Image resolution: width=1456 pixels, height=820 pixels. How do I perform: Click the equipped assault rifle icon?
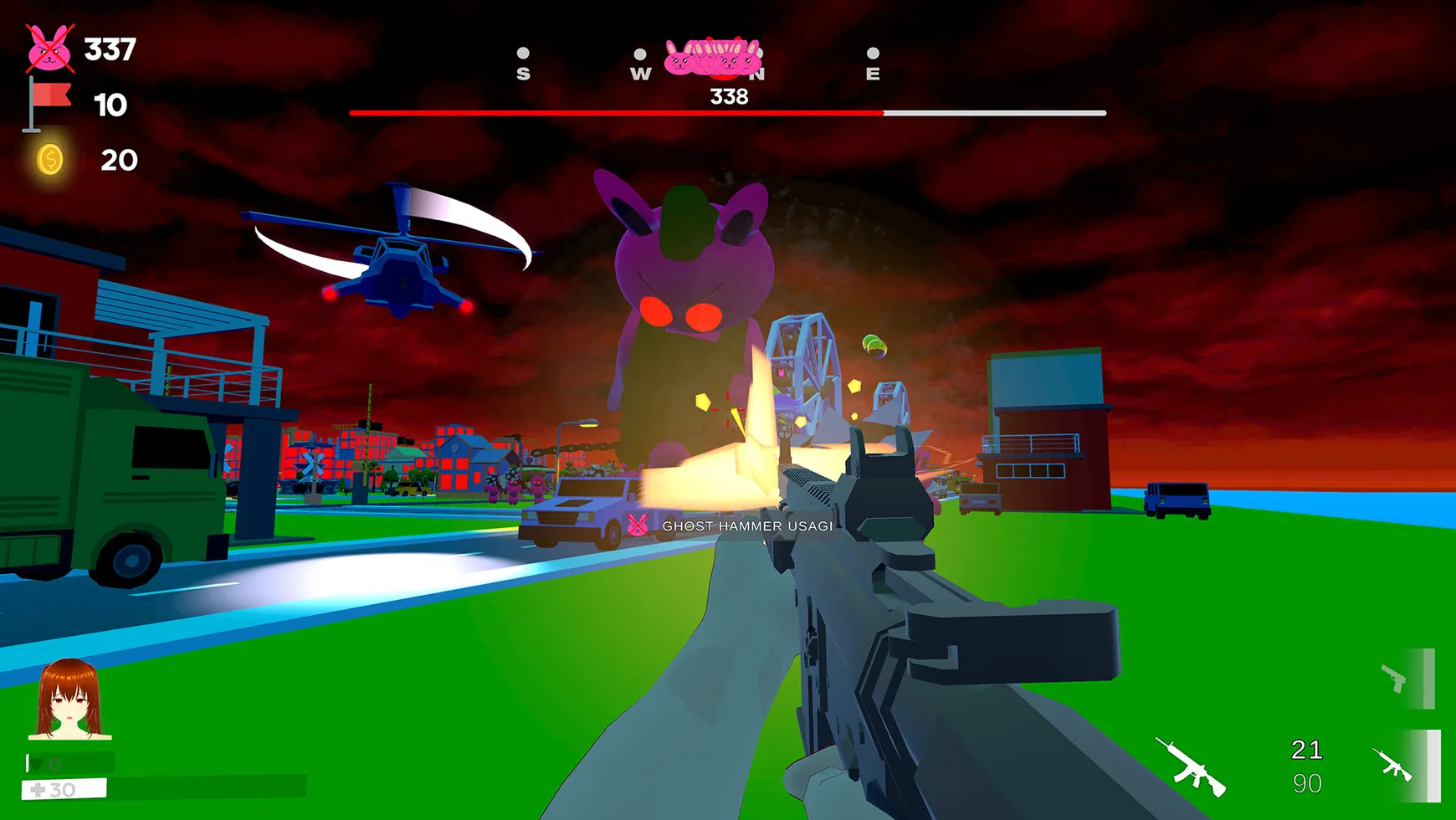pyautogui.click(x=1189, y=767)
